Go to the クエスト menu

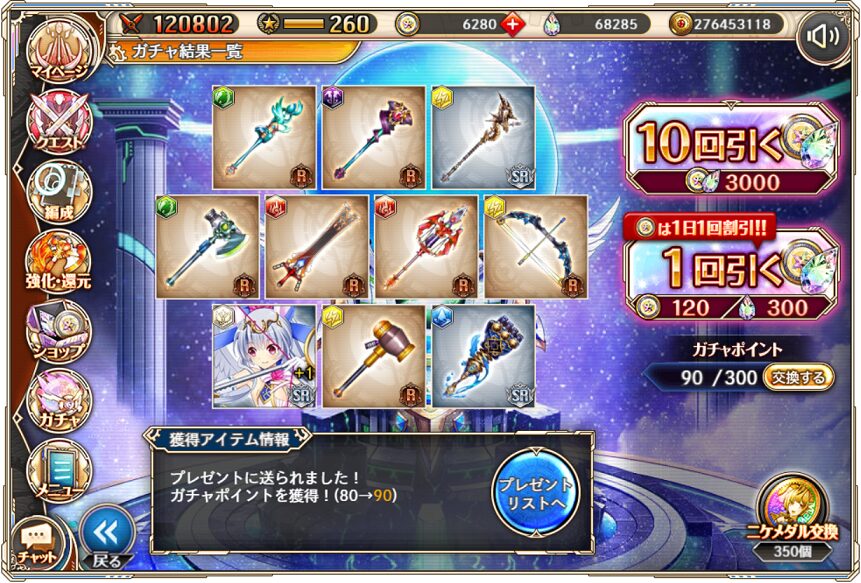[x=58, y=126]
